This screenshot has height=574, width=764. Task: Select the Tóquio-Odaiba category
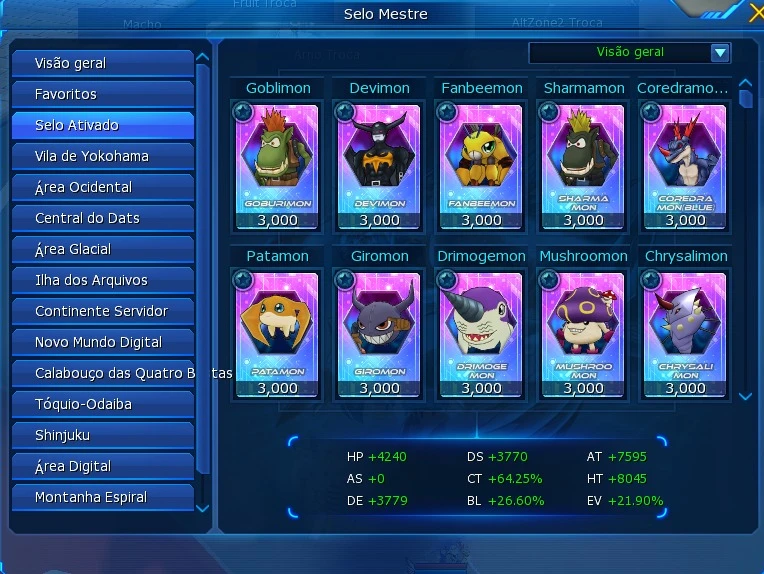[102, 404]
